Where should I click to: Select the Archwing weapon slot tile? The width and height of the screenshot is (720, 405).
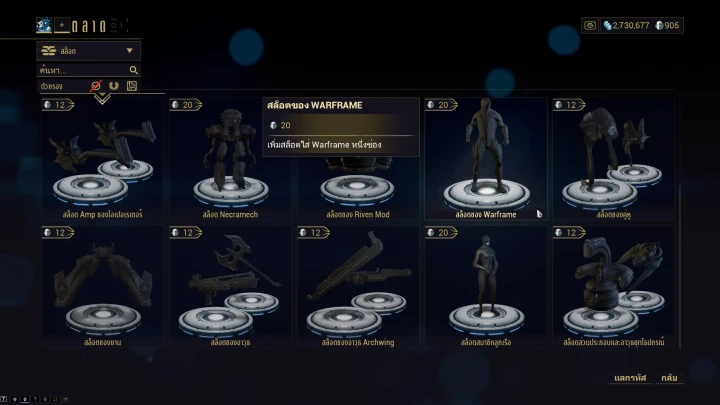pyautogui.click(x=358, y=287)
